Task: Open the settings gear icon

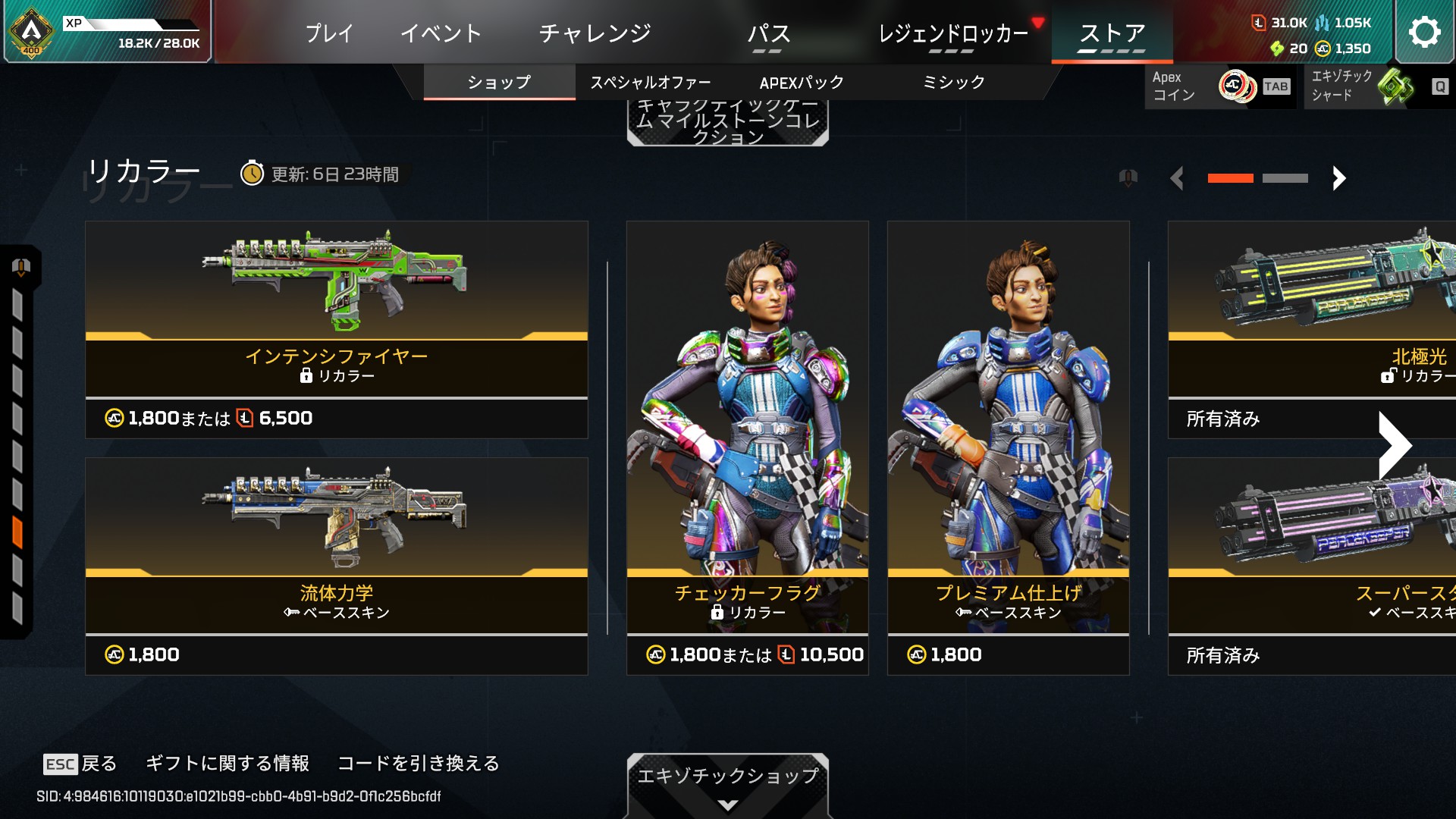Action: pyautogui.click(x=1423, y=33)
